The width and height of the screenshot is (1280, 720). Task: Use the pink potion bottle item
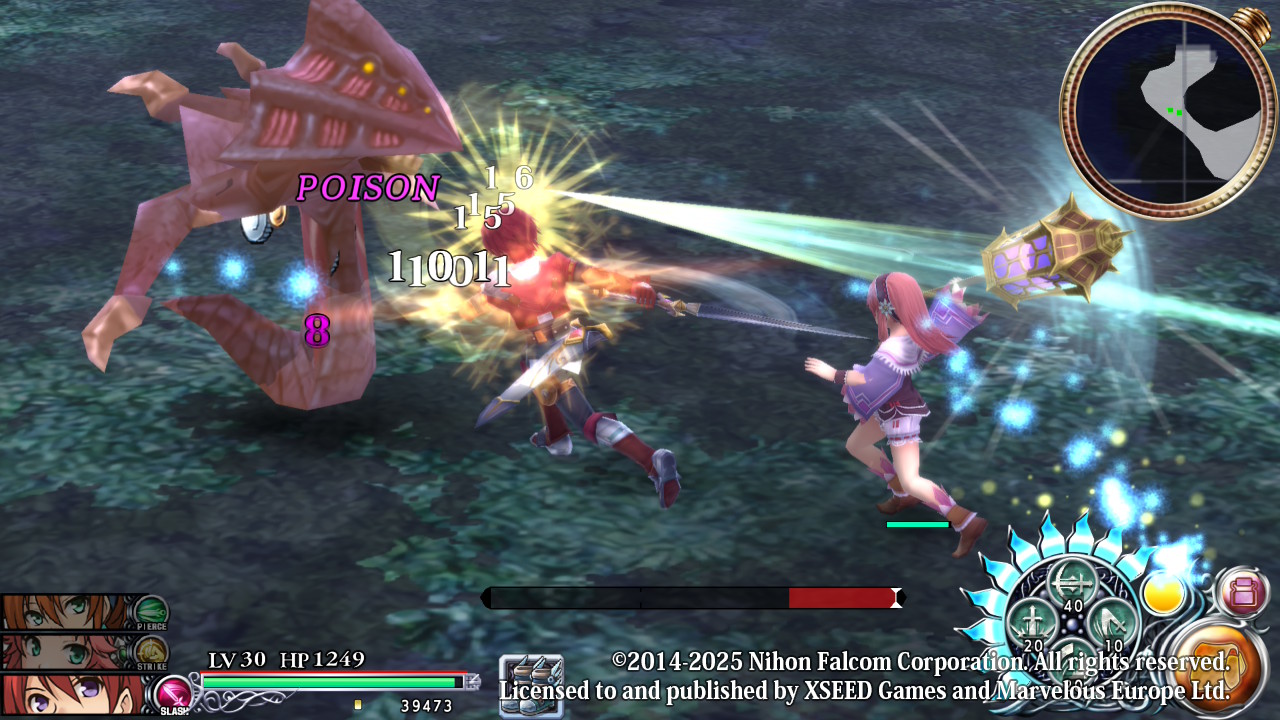coord(1243,592)
